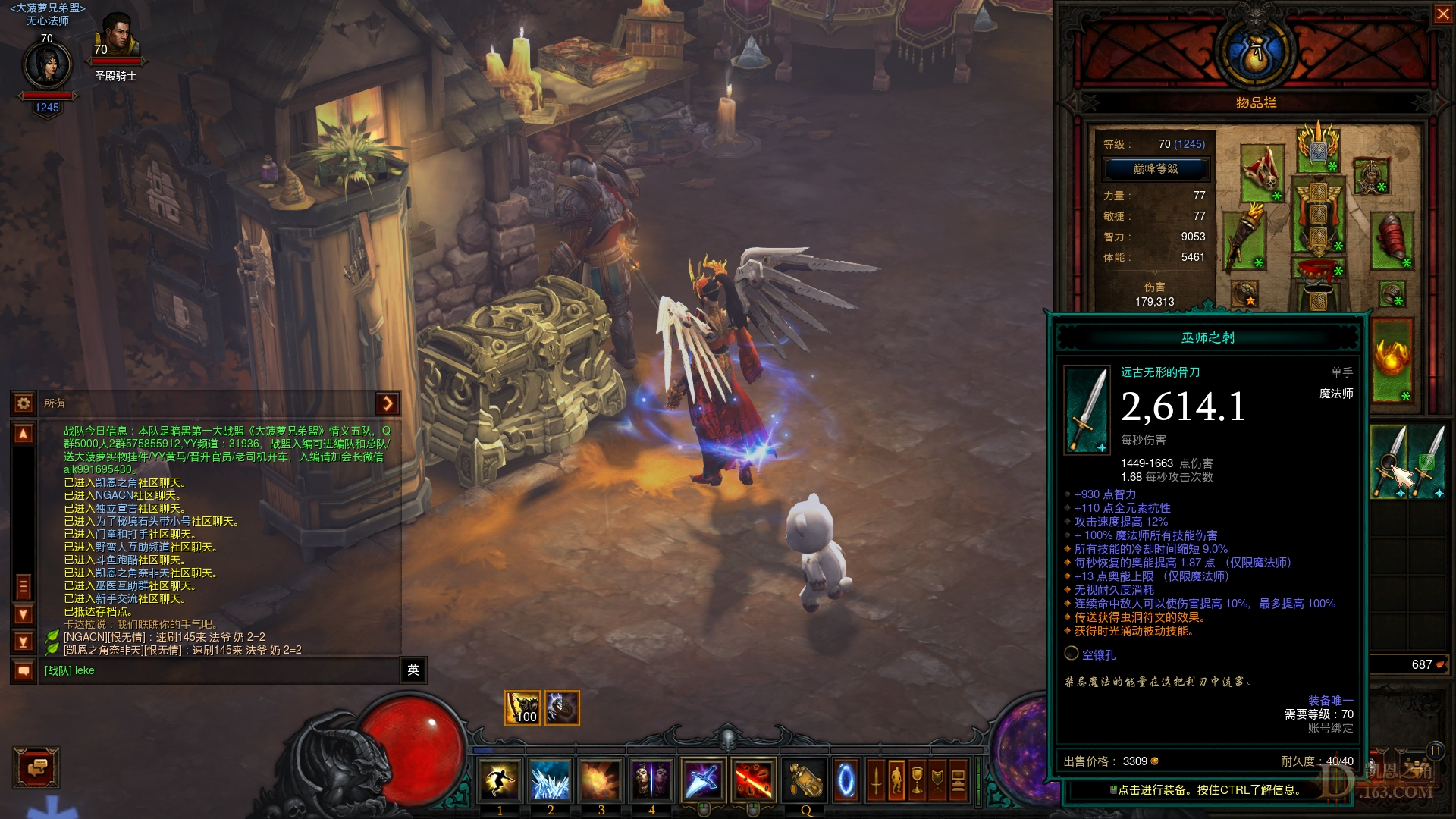Open chat settings via the gear icon
The height and width of the screenshot is (819, 1456).
coord(24,404)
